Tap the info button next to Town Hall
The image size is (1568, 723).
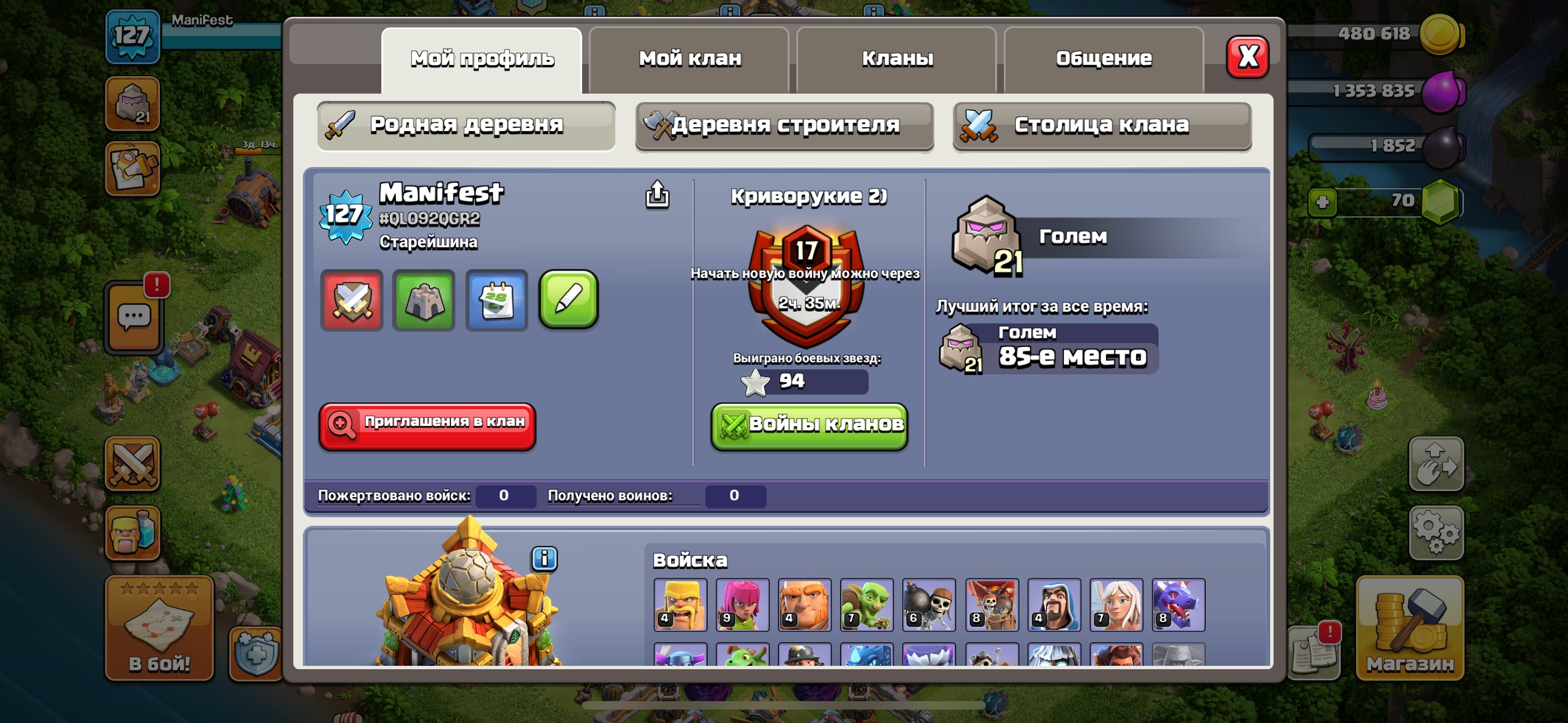click(543, 560)
